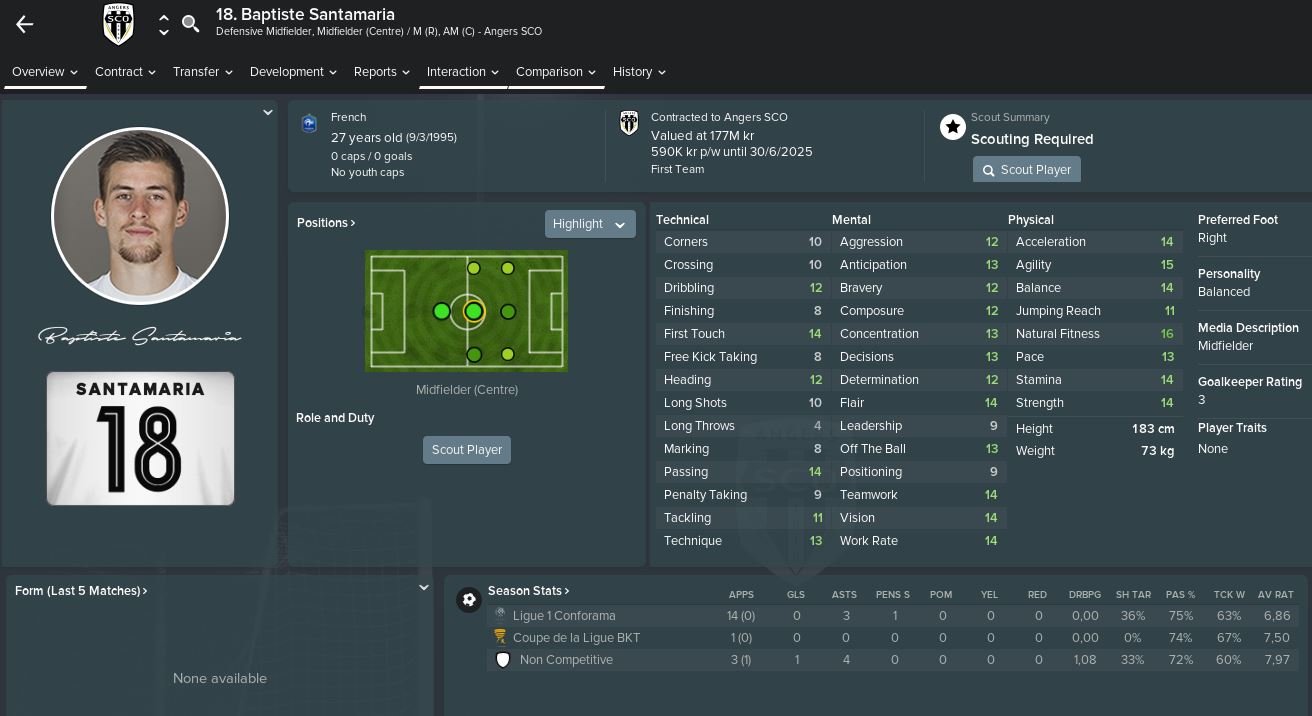
Task: Select the Coupe de la Ligue BKT row
Action: [576, 638]
